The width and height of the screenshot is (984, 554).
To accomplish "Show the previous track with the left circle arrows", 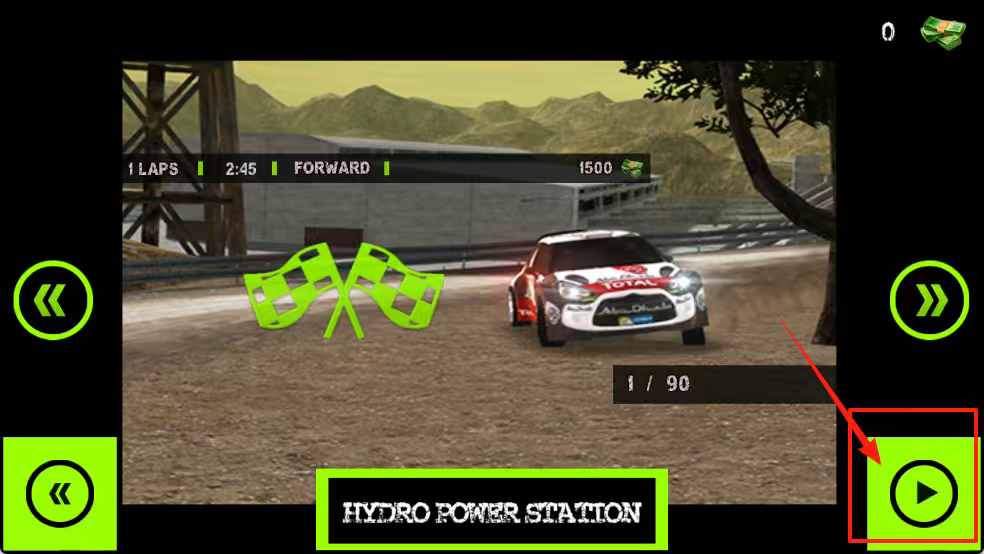I will coord(53,299).
